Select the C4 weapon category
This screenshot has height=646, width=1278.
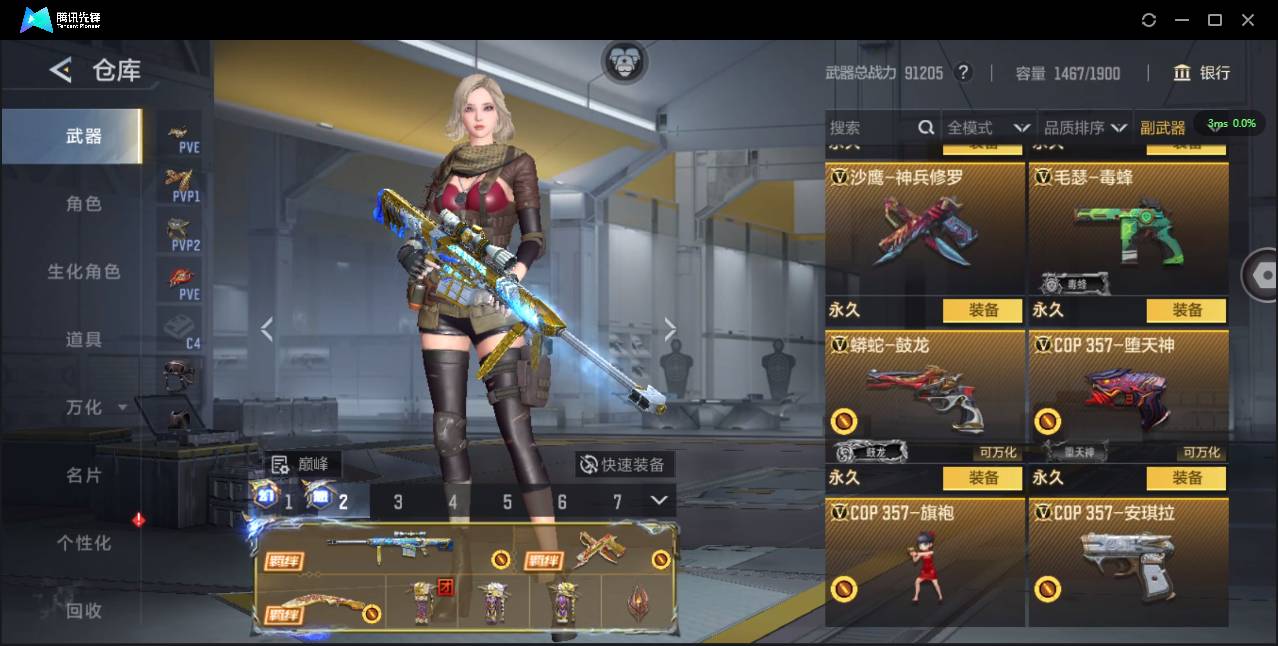[180, 328]
